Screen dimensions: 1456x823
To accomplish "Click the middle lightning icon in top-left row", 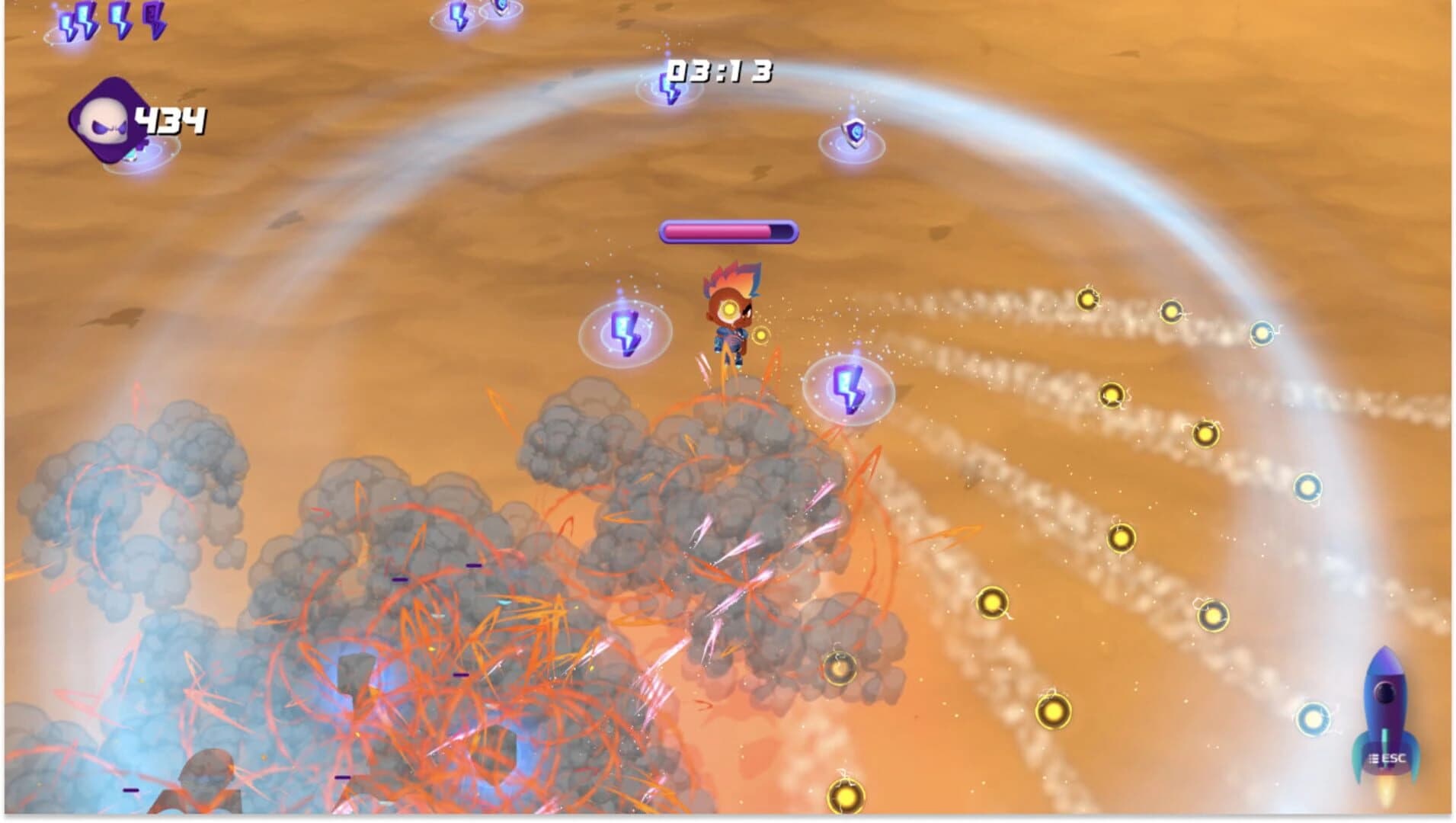I will click(x=118, y=21).
